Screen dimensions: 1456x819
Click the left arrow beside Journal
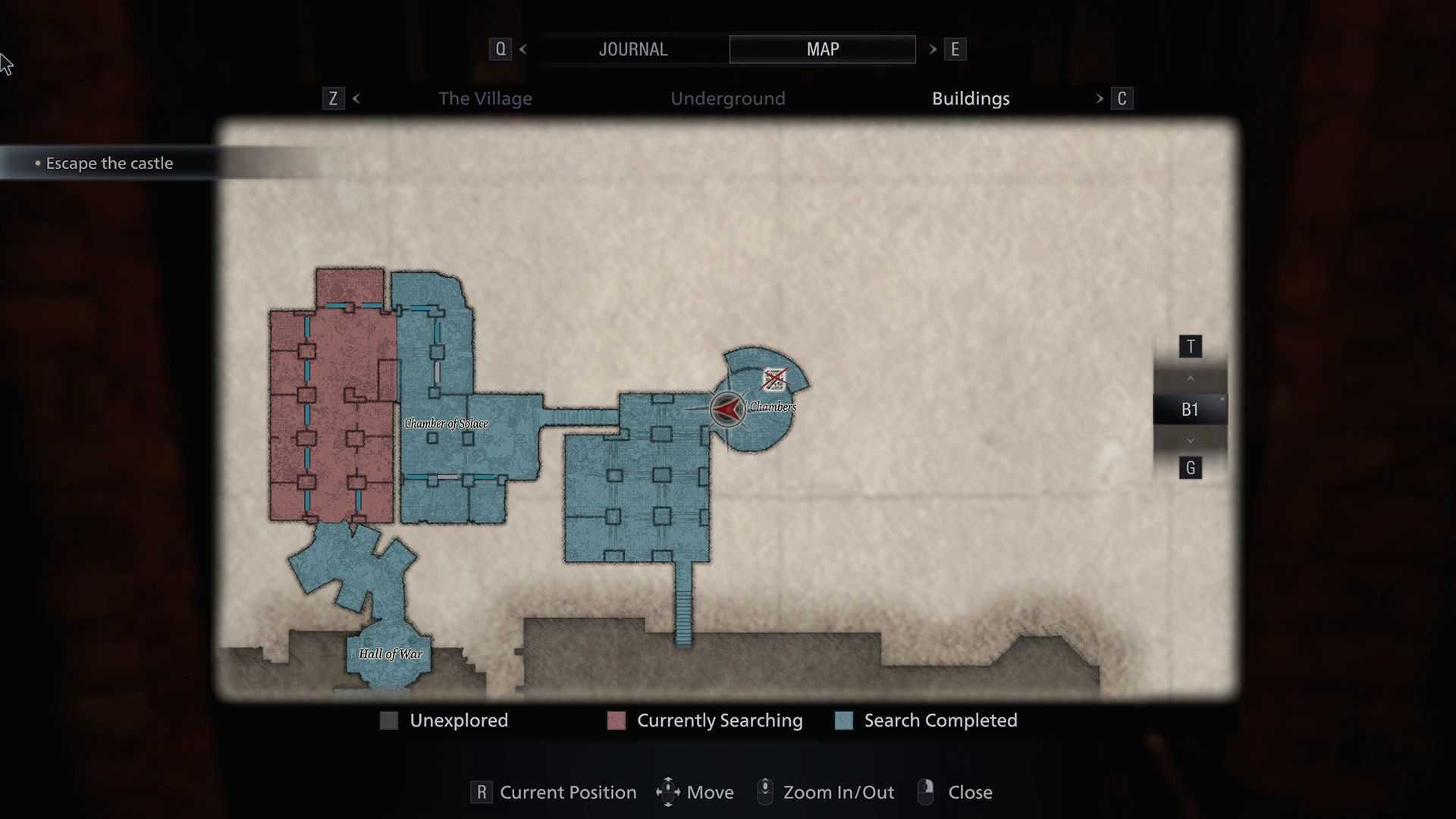(523, 49)
